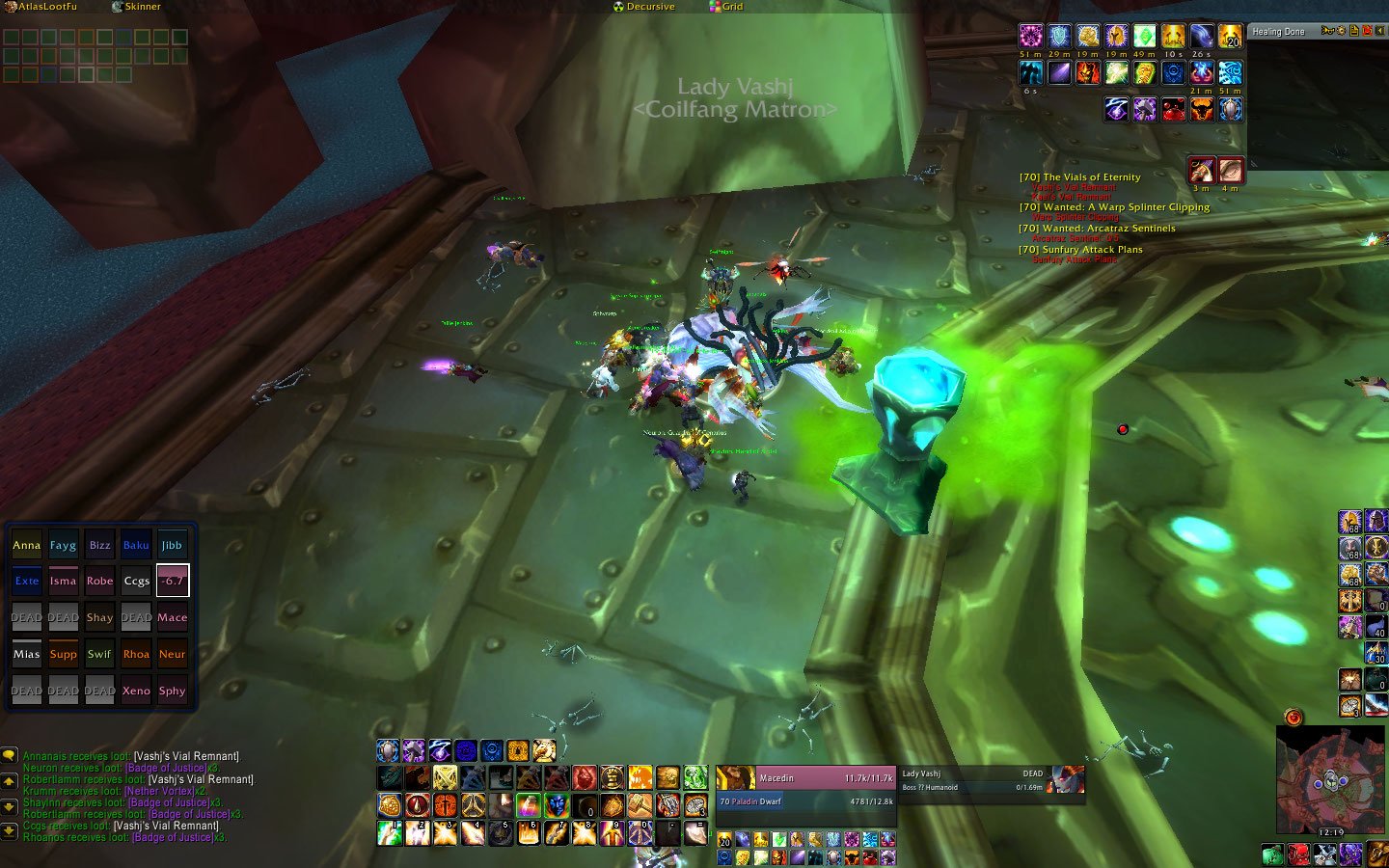
Task: Select the Macedin player unit frame
Action: click(x=805, y=778)
